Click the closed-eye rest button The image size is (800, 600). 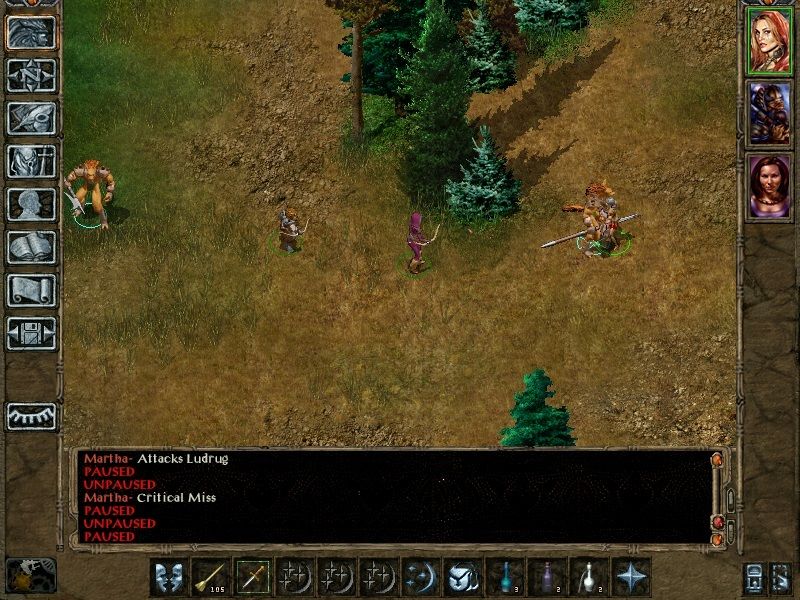point(31,416)
